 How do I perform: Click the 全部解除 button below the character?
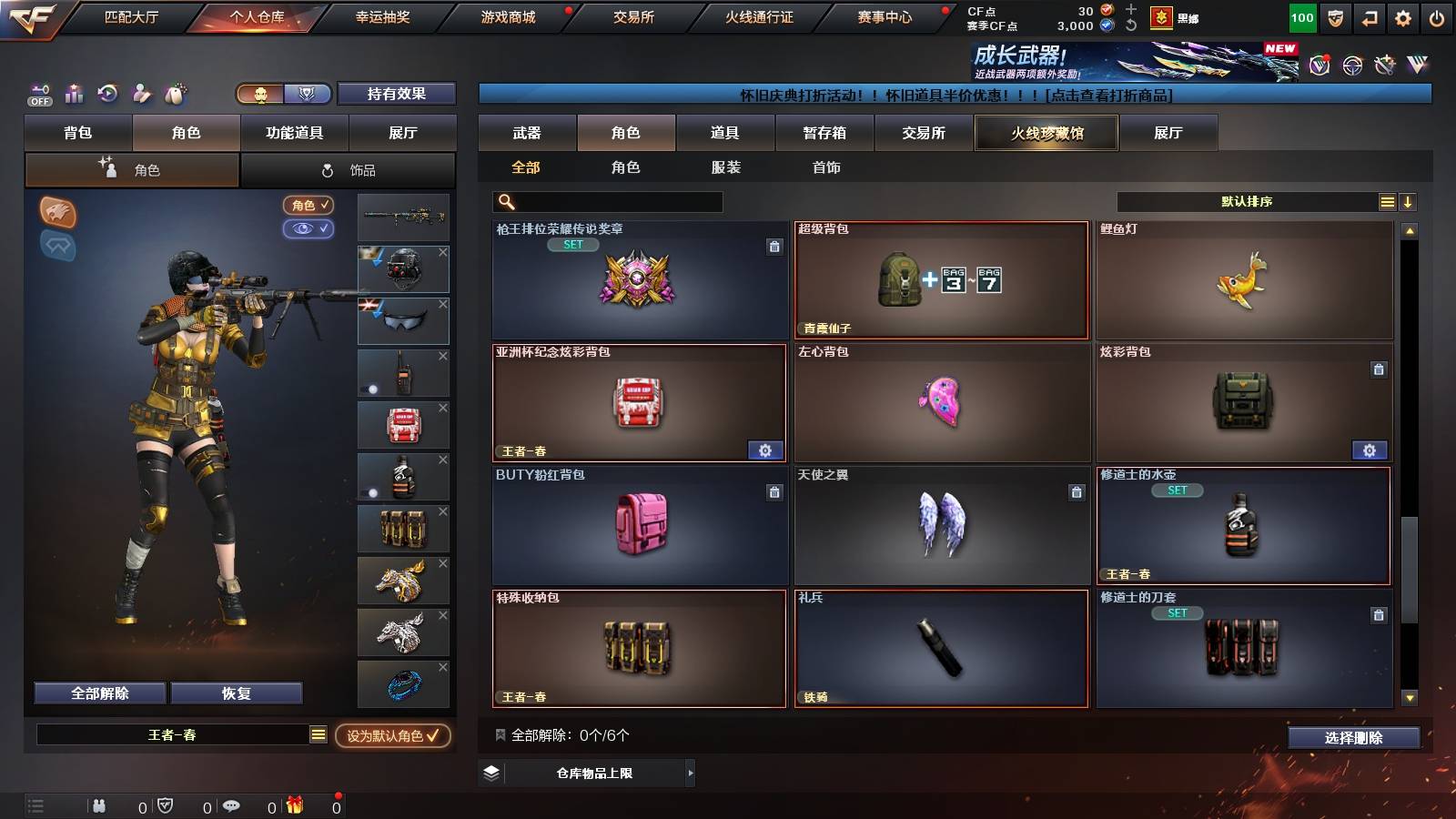tap(98, 693)
